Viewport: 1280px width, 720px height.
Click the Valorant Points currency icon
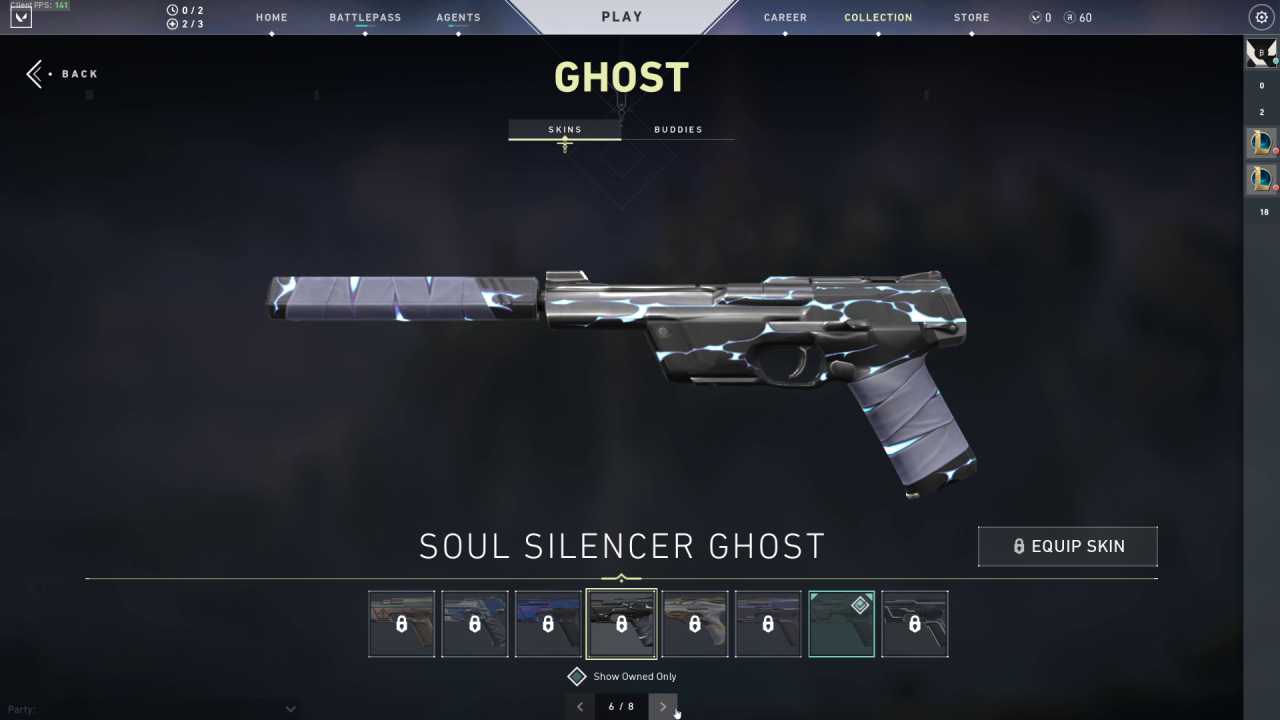[1035, 17]
